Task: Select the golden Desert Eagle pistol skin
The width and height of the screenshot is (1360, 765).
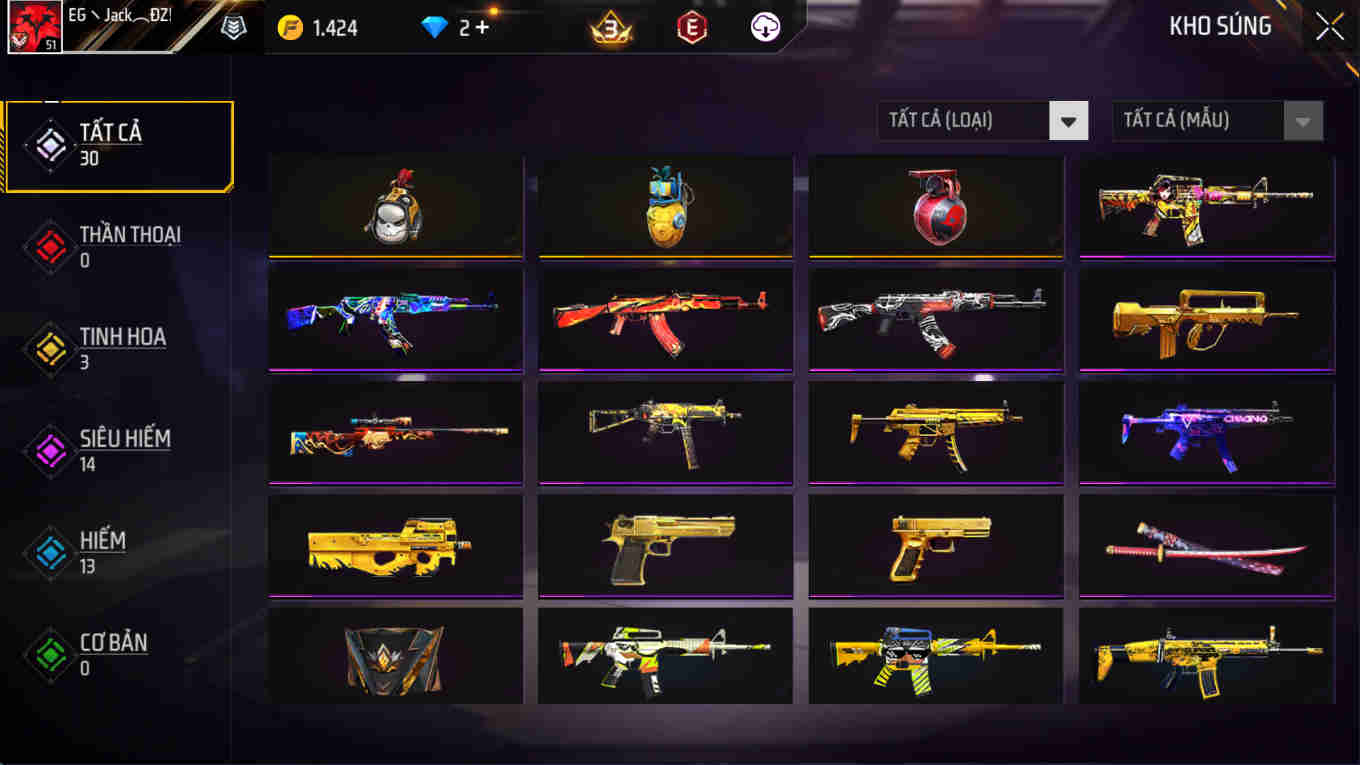Action: (x=665, y=545)
